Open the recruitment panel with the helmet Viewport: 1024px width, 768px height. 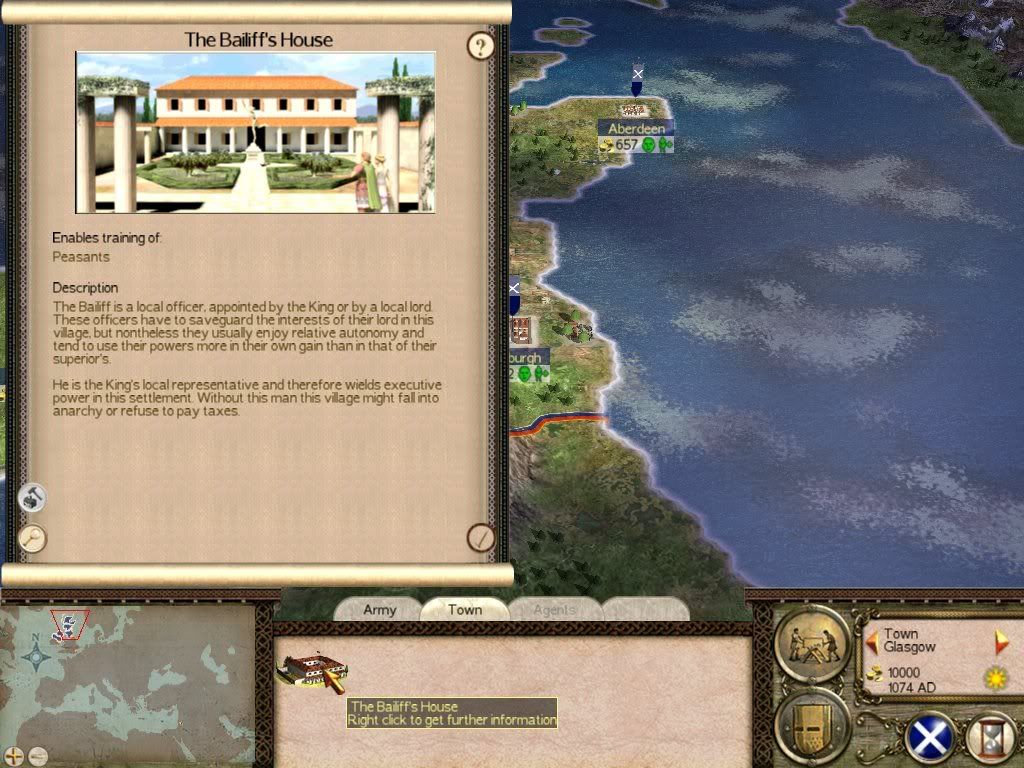(812, 724)
